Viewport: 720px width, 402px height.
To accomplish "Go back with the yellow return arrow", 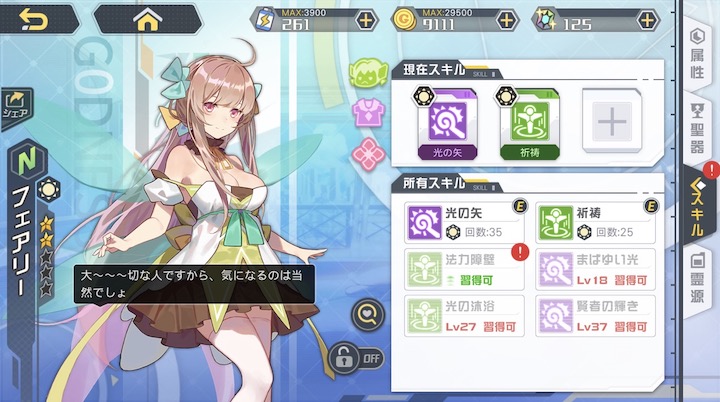I will (35, 18).
